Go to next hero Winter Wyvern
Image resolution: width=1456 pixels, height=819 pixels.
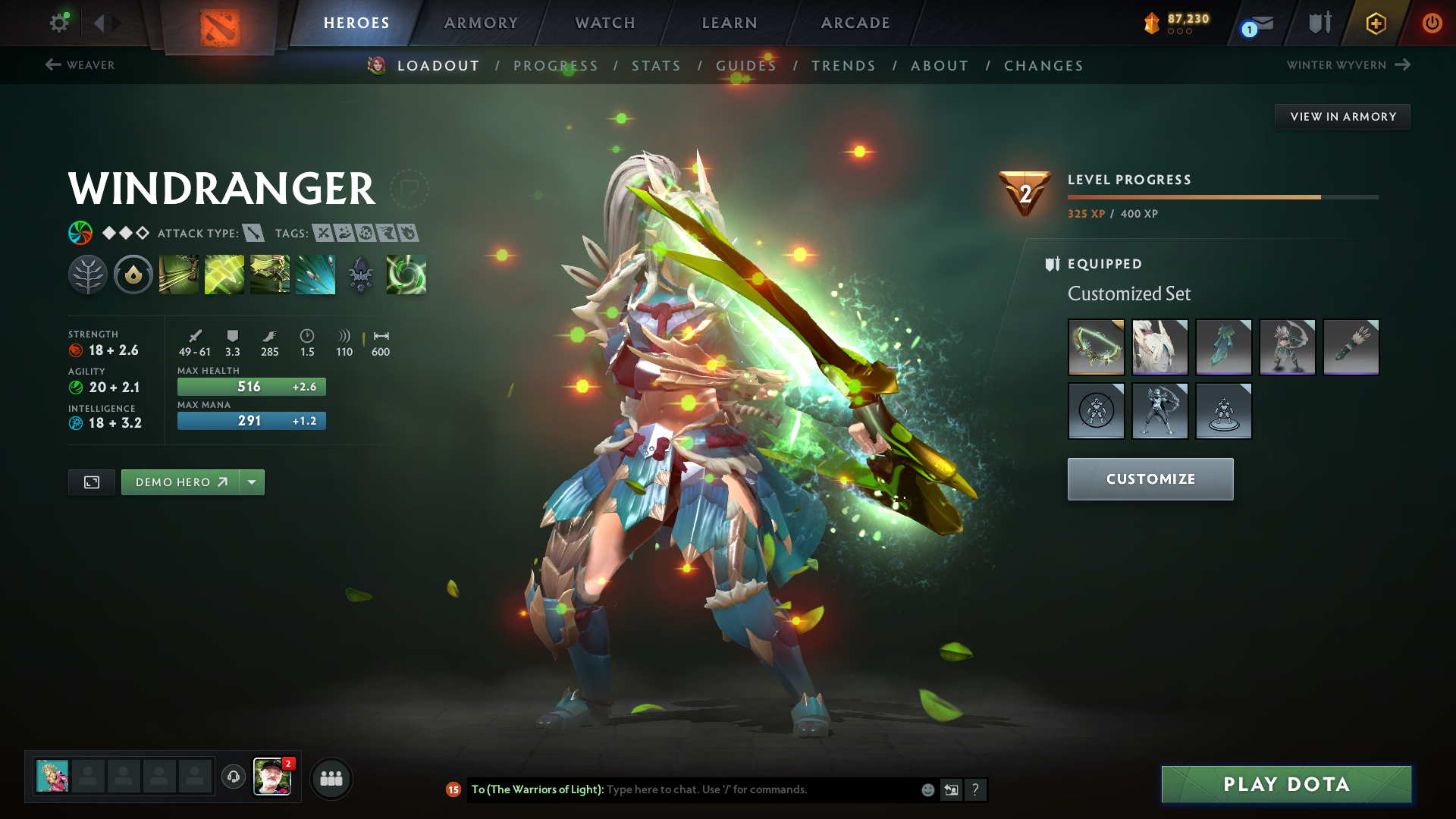(1348, 65)
